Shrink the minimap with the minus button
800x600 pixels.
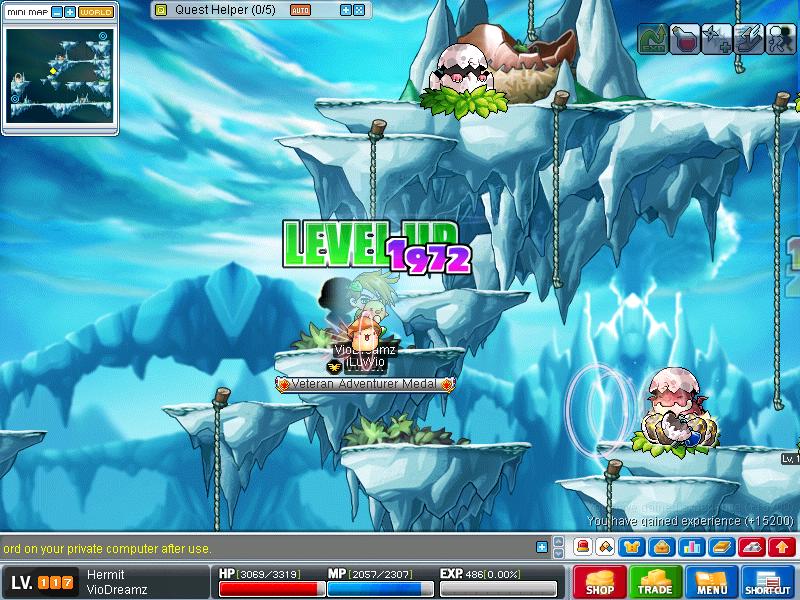(x=56, y=12)
